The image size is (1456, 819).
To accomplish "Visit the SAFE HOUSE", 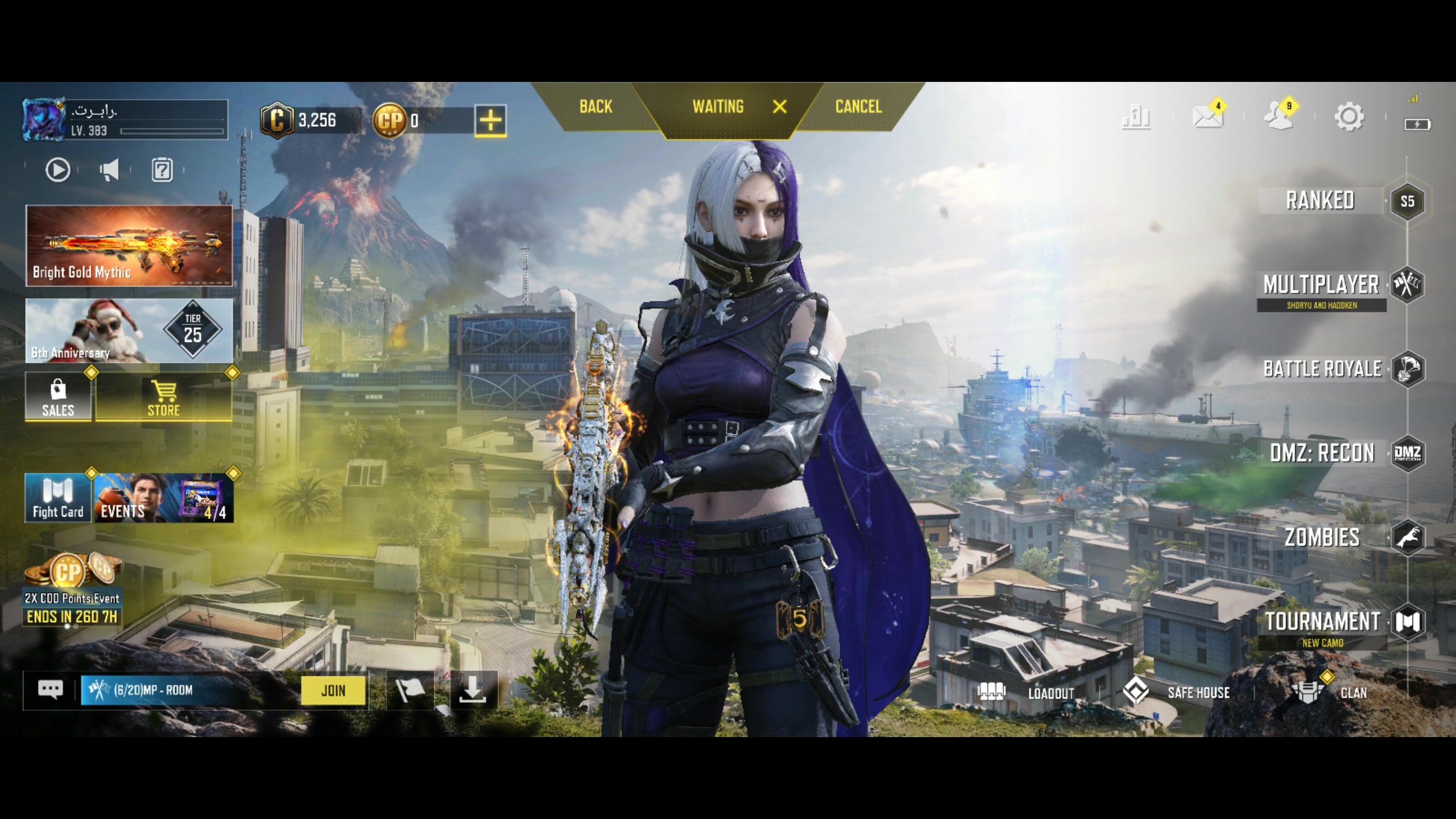I will click(x=1177, y=693).
